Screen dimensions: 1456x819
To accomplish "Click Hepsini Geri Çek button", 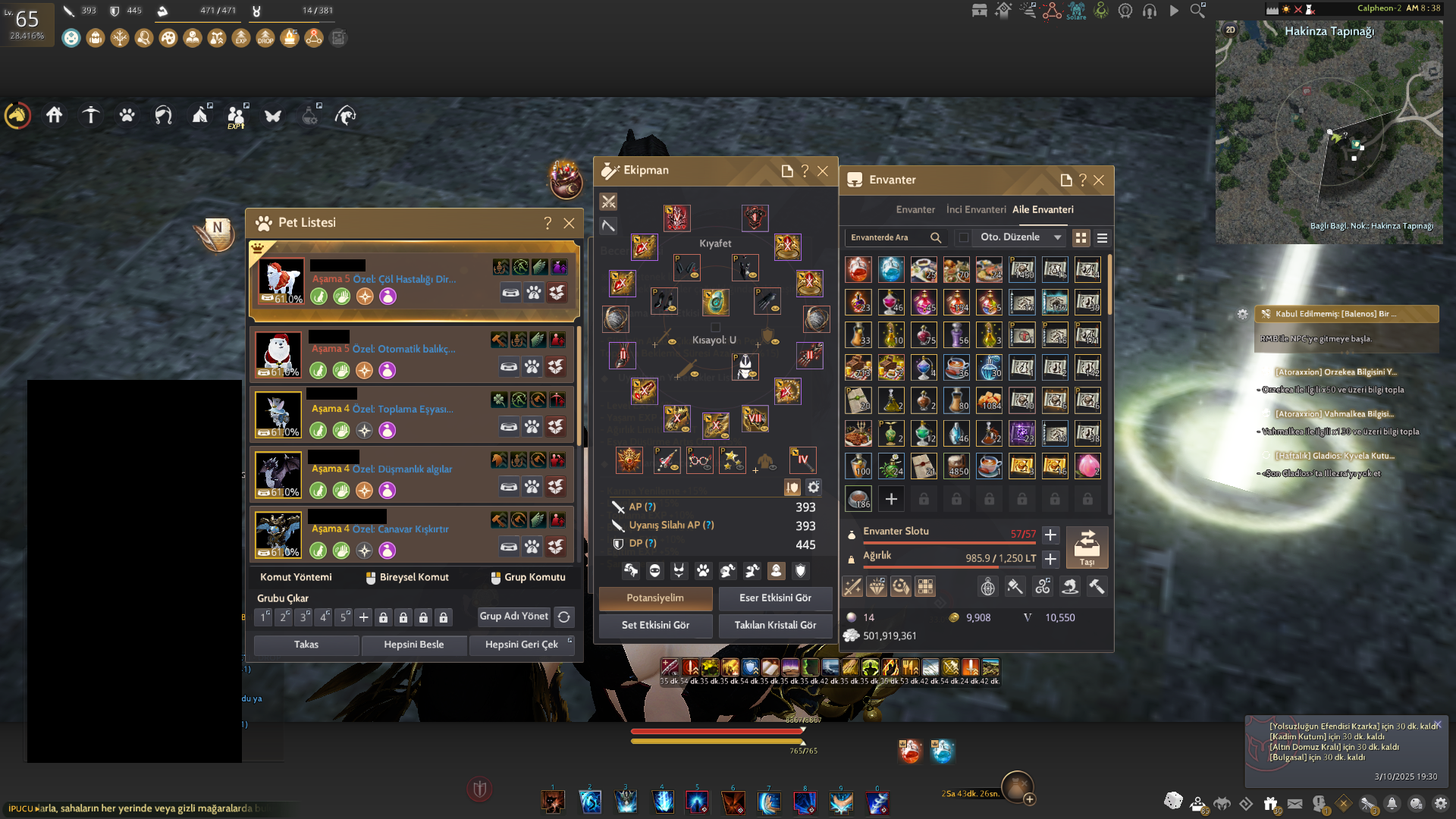I will 522,645.
